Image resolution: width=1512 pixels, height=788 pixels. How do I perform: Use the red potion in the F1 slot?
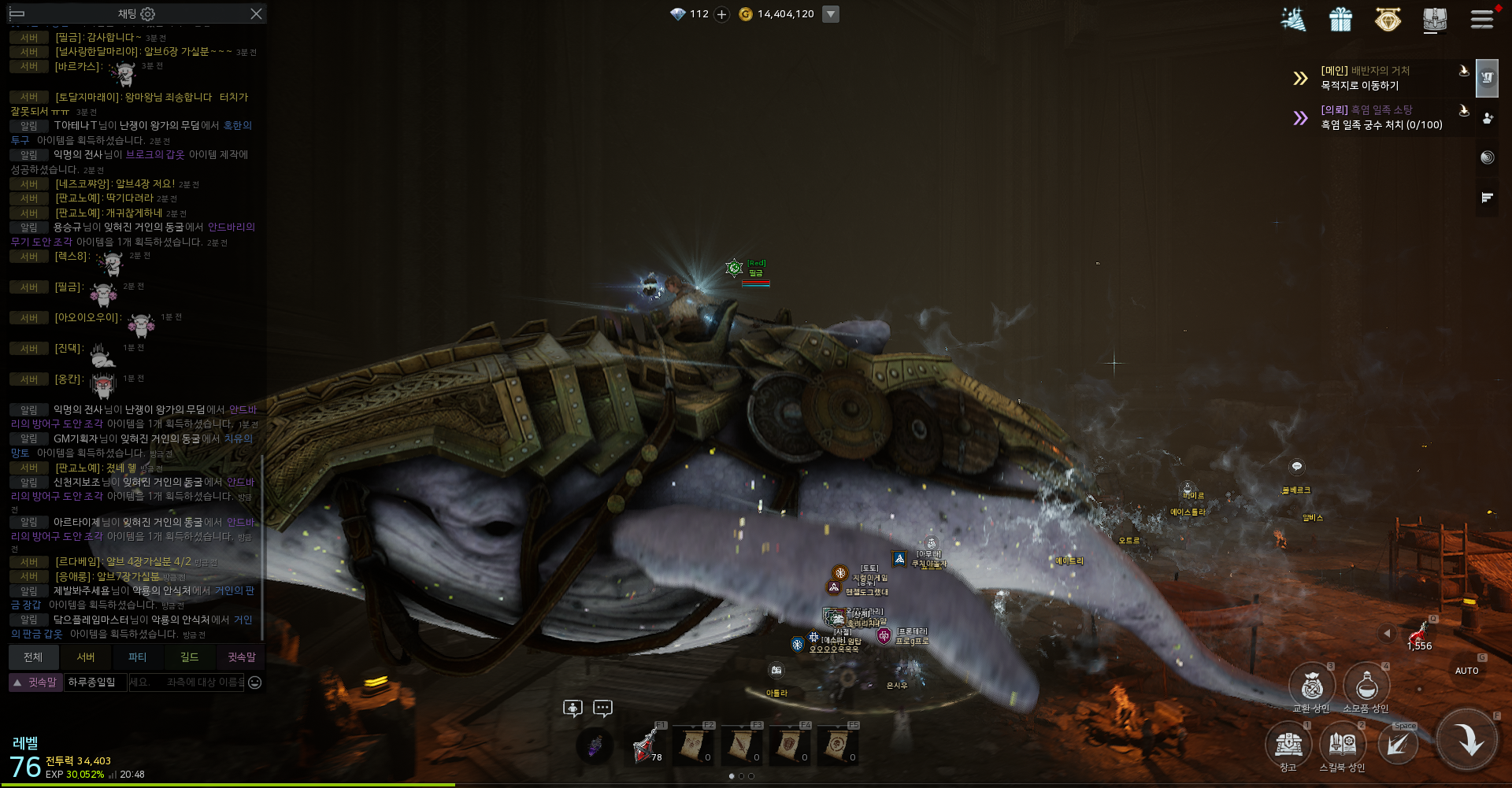coord(648,745)
